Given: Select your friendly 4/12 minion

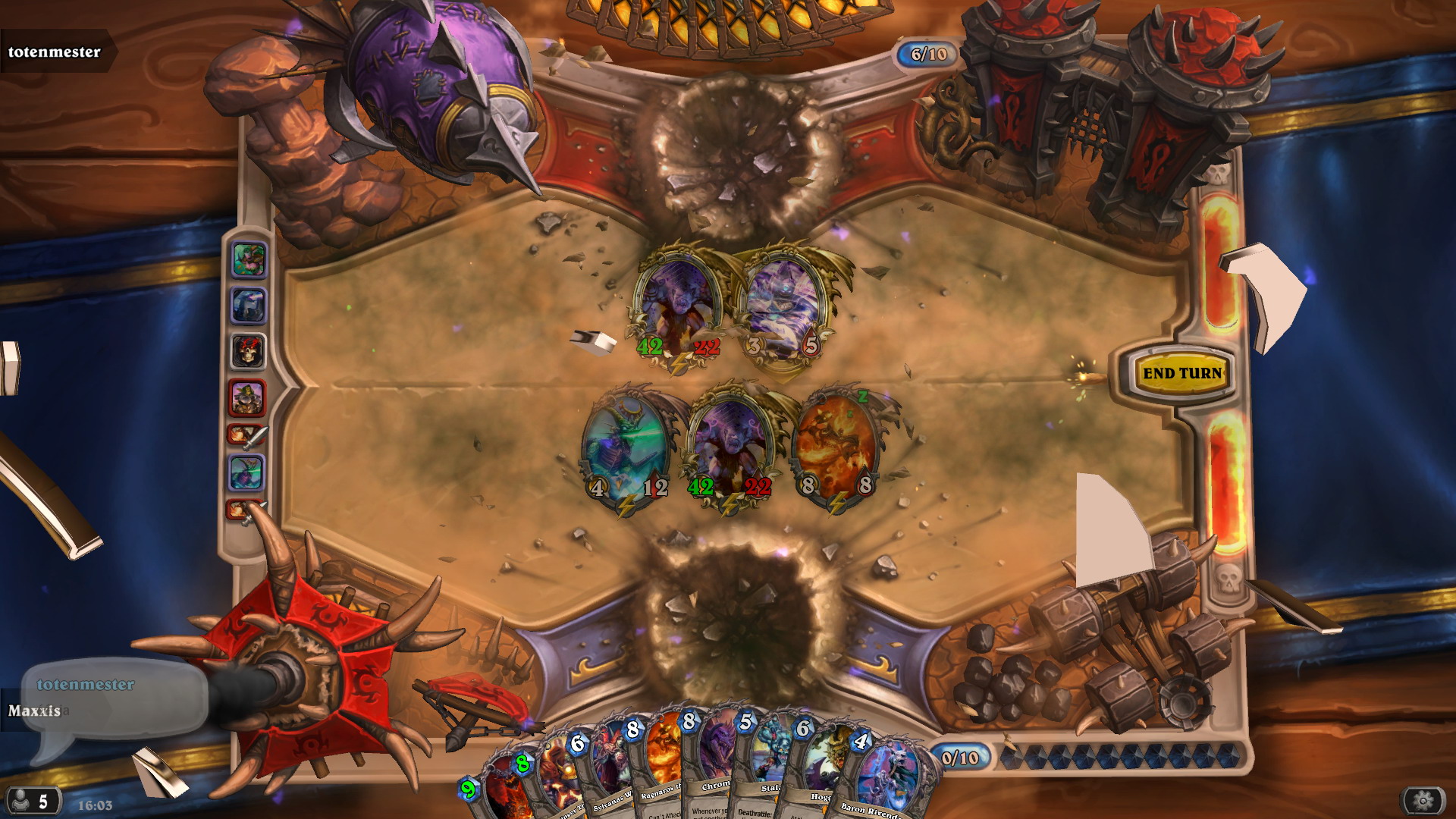Looking at the screenshot, I should click(x=626, y=447).
